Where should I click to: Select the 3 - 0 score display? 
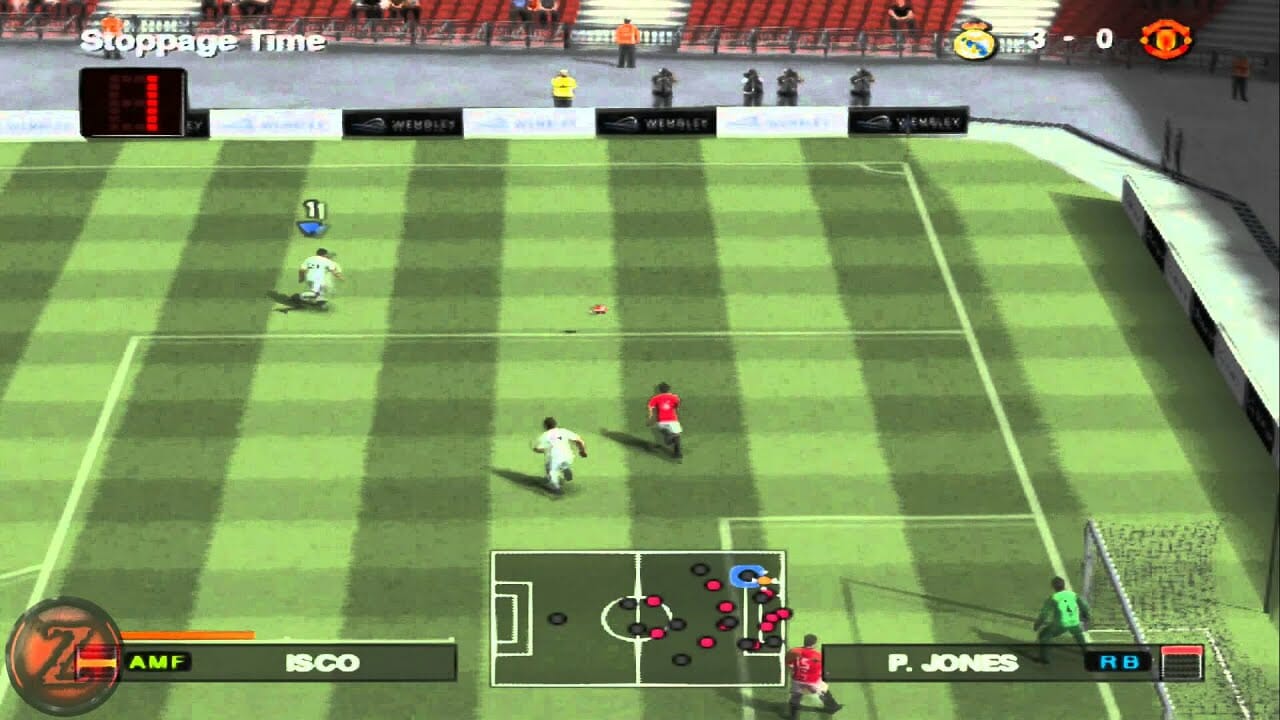(1070, 37)
